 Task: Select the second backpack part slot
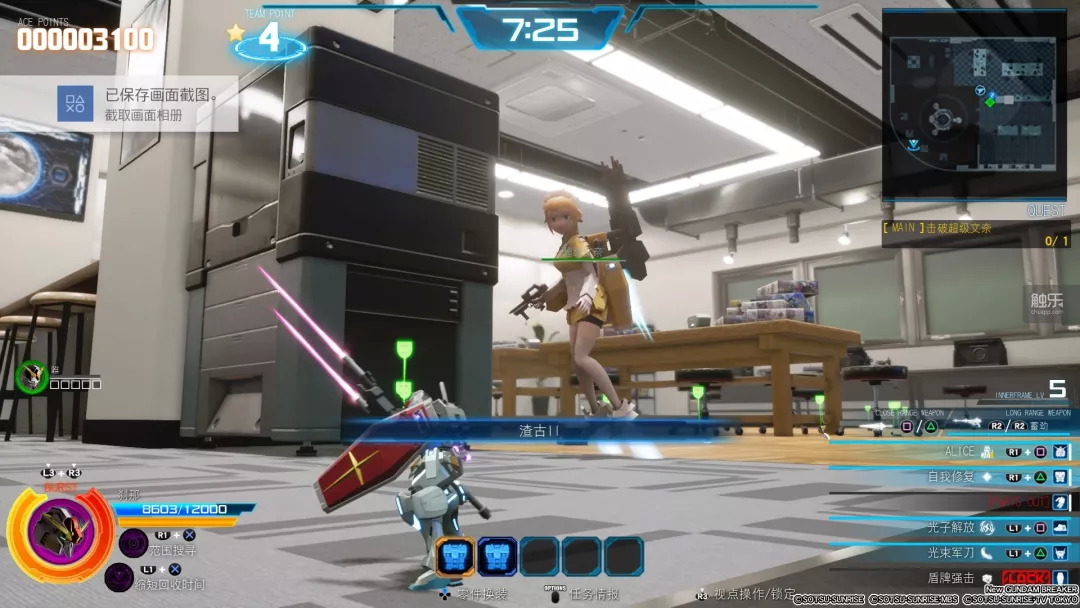coord(497,556)
